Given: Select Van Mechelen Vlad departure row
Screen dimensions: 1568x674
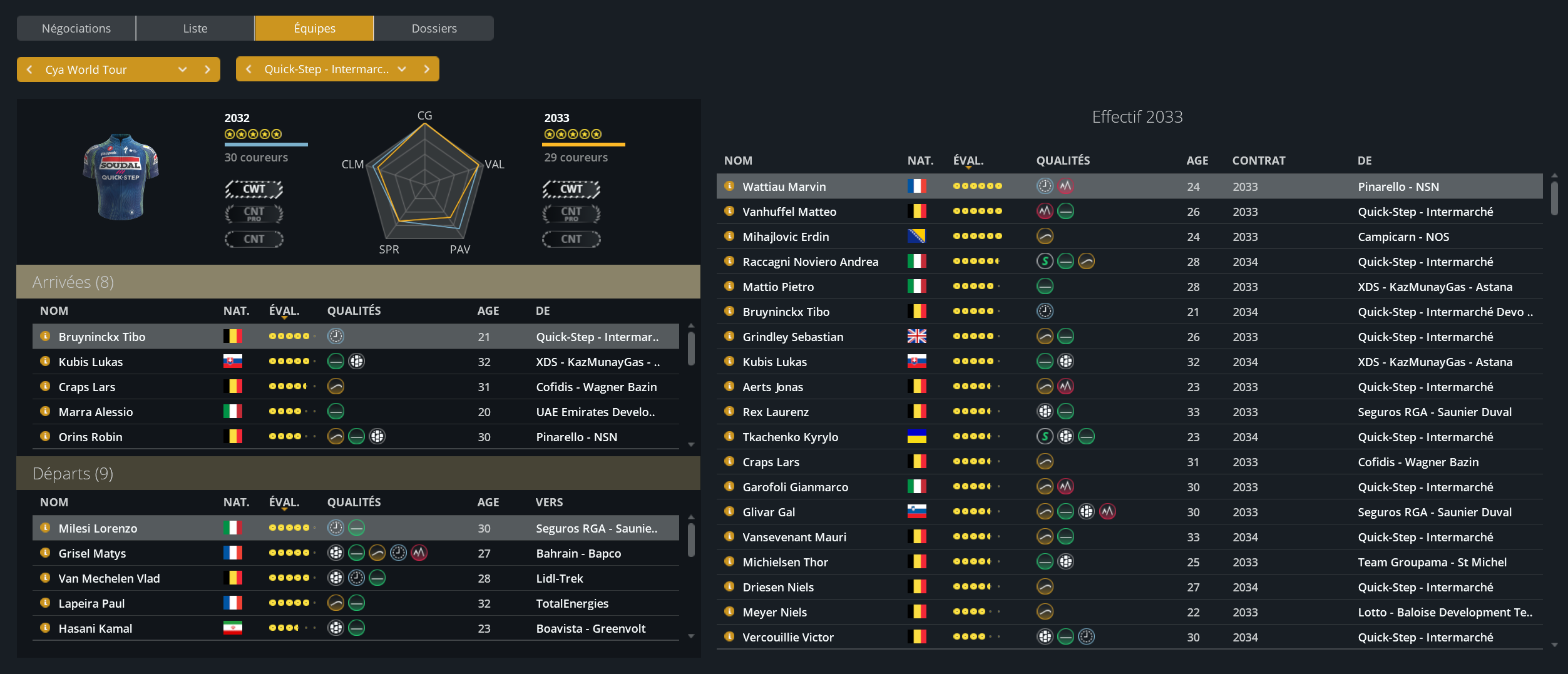Looking at the screenshot, I should [109, 578].
